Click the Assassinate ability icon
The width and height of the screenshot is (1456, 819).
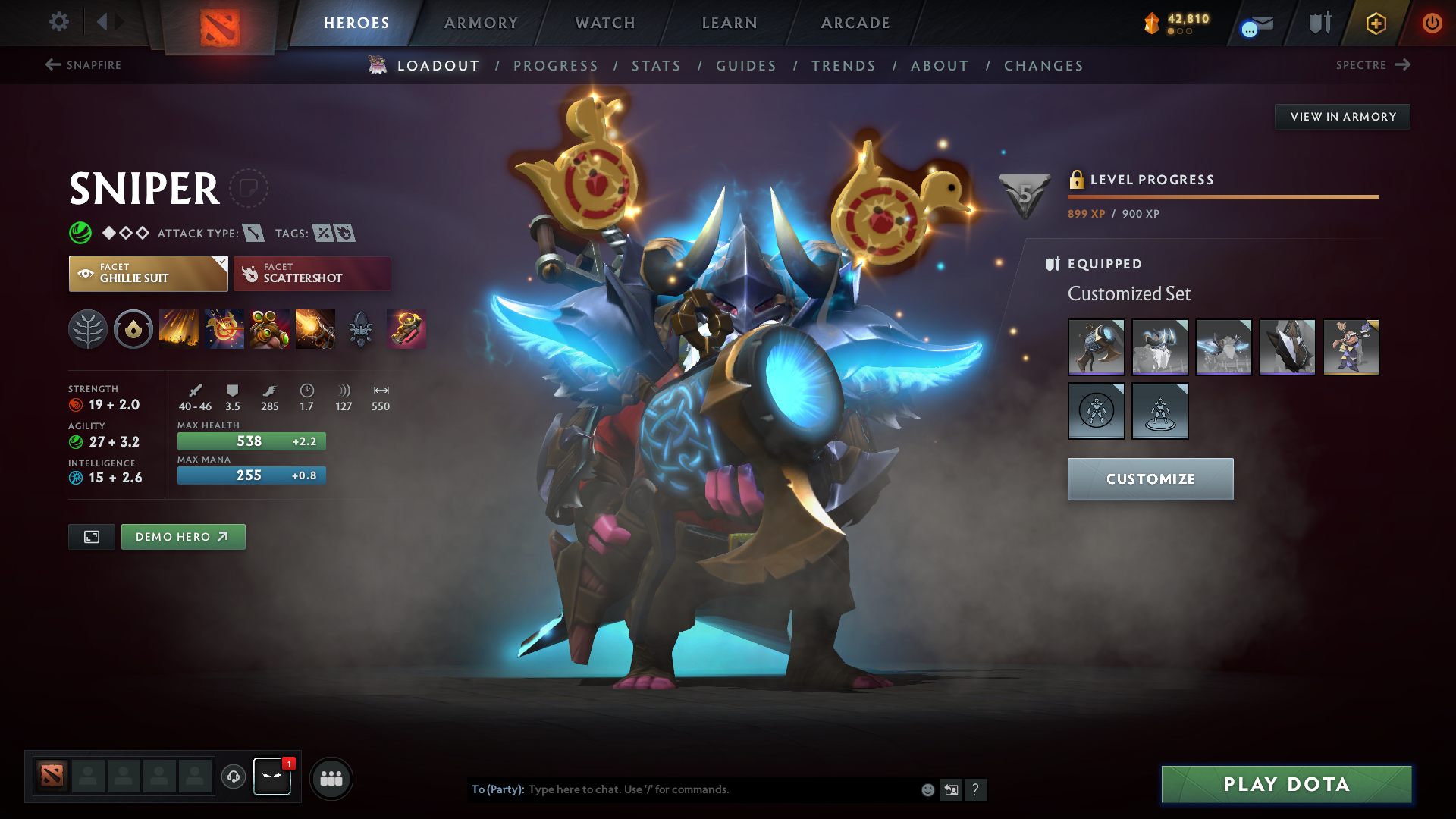(315, 329)
